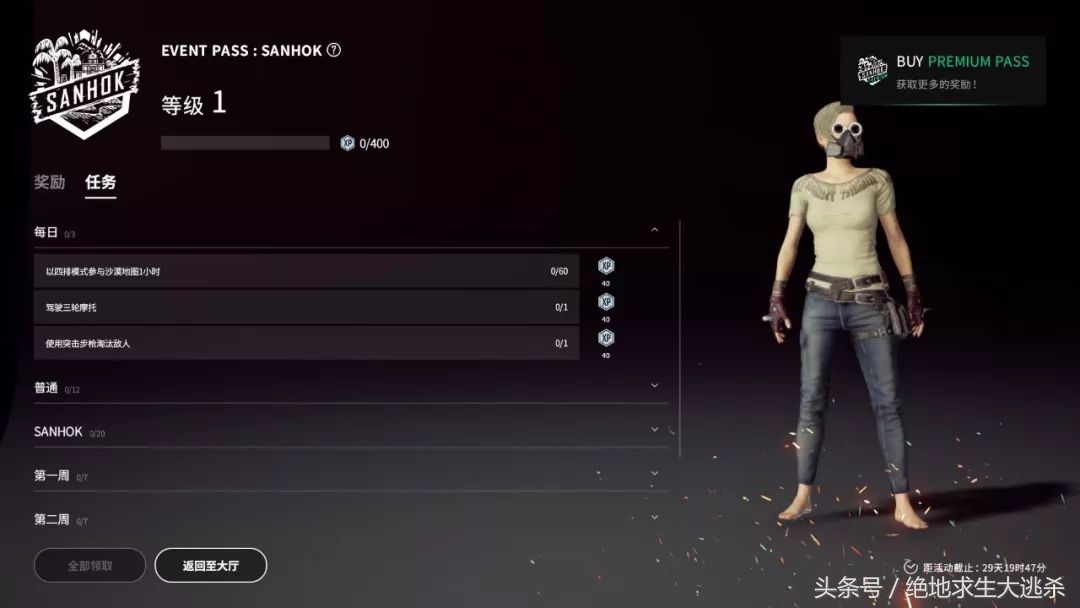1080x608 pixels.
Task: Collapse the 每日 daily missions section
Action: click(x=654, y=230)
